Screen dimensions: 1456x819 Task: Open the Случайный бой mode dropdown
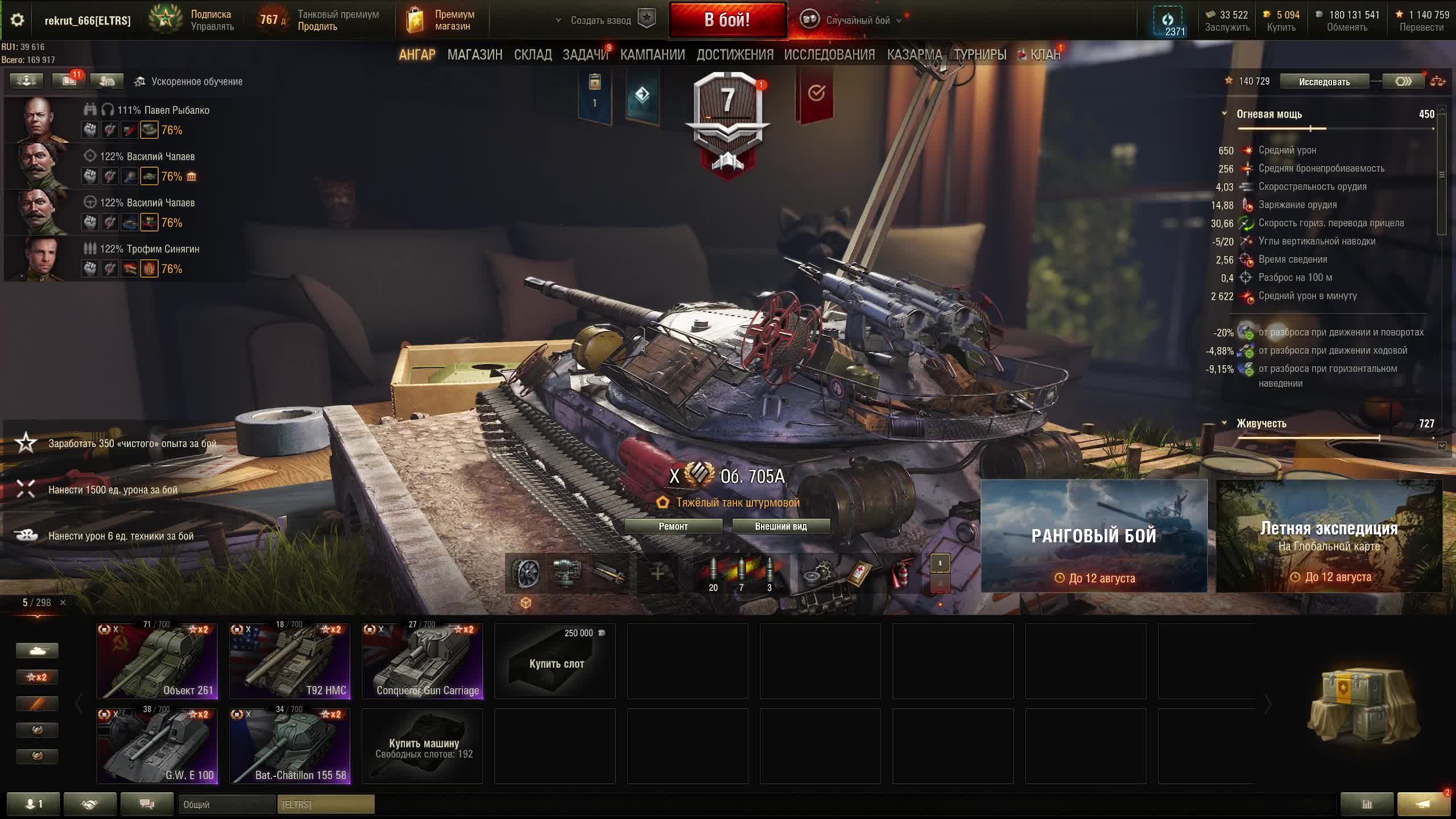(858, 20)
